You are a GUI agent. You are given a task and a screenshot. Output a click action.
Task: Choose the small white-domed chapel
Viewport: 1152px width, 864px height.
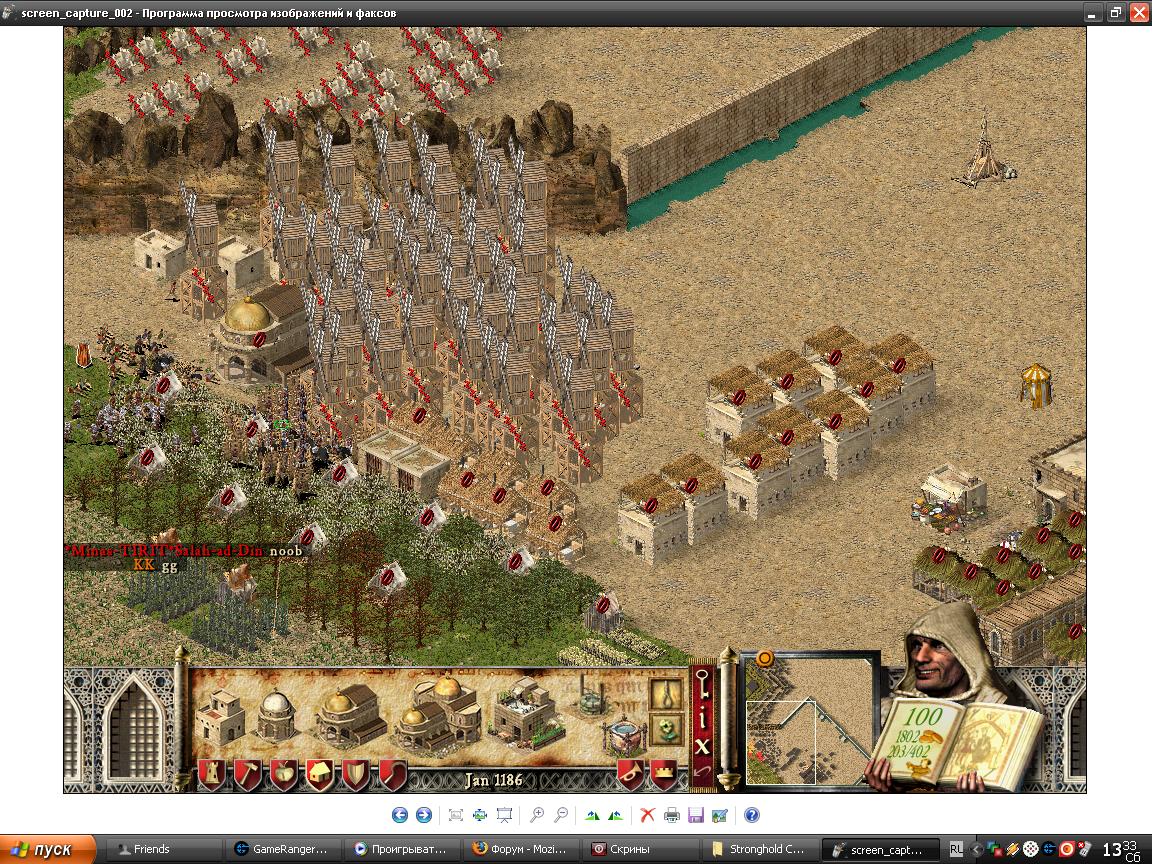tap(275, 713)
